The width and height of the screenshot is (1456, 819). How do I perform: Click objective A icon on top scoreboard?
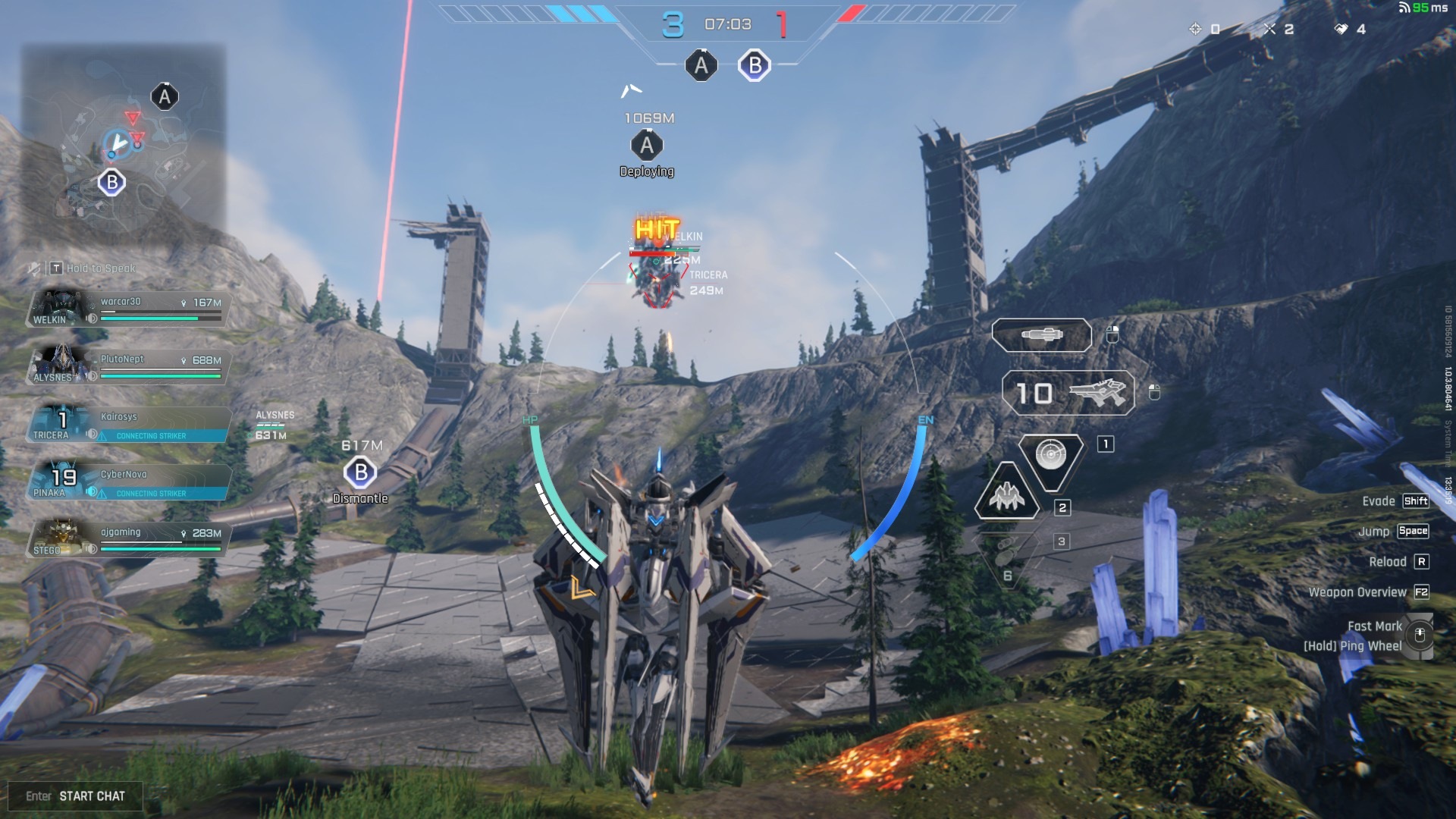coord(701,66)
